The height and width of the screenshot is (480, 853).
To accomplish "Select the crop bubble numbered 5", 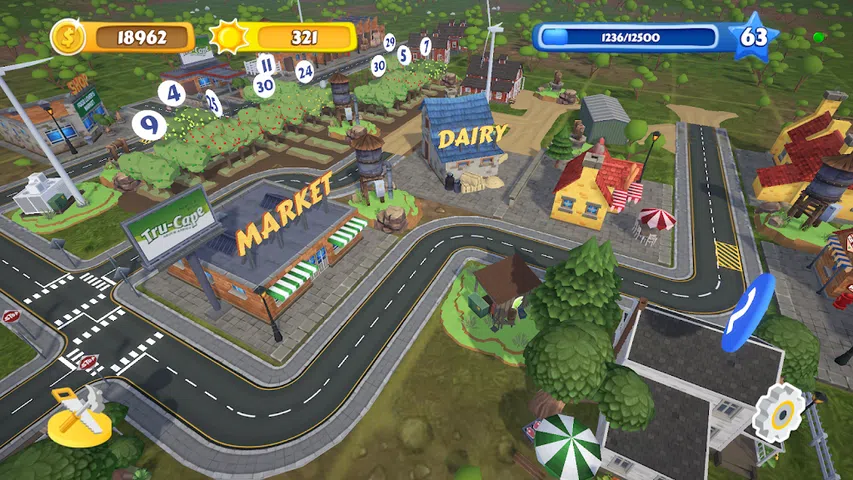I will pos(404,55).
